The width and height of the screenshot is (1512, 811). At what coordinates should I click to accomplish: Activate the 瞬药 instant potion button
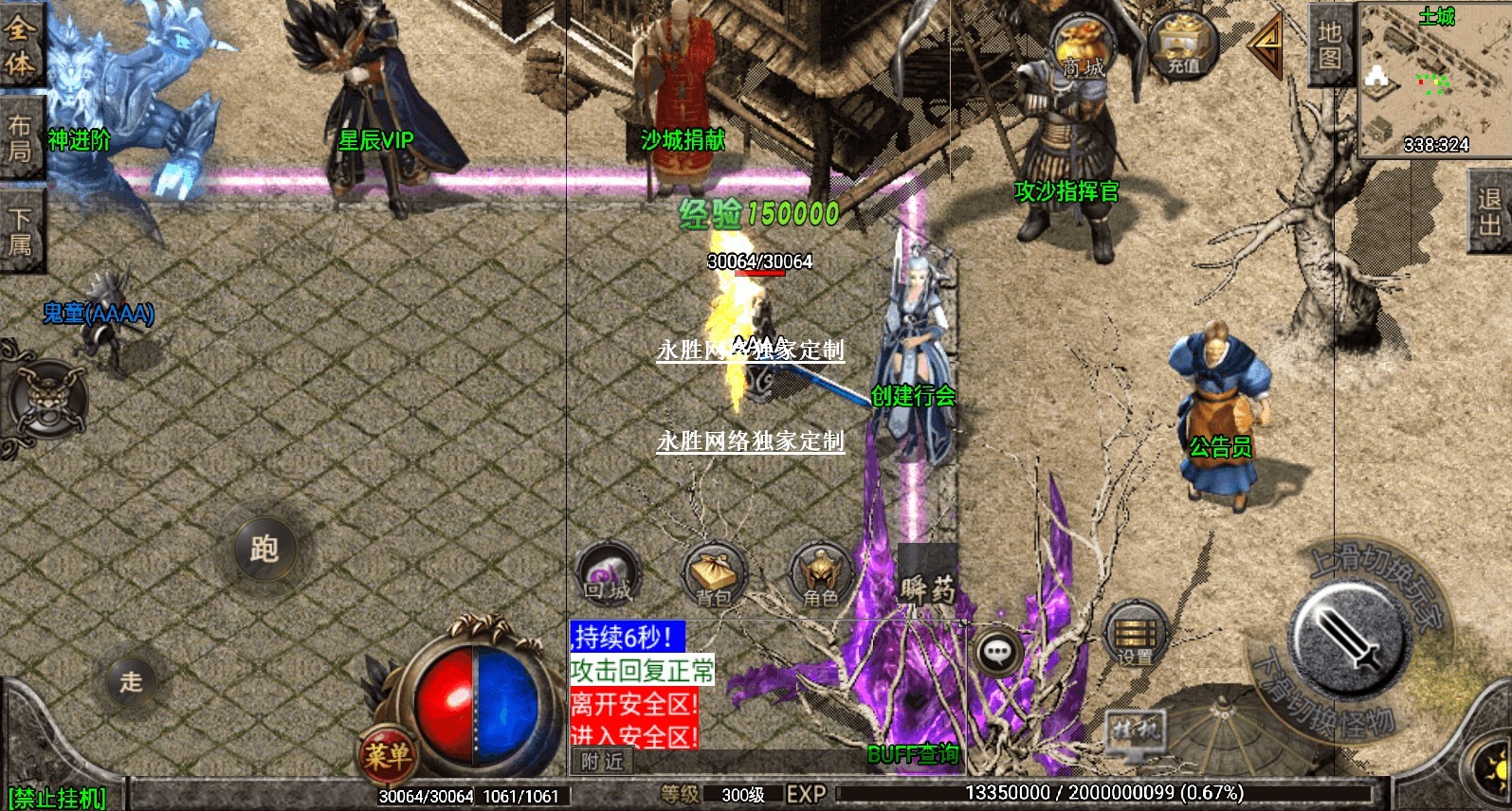(x=927, y=586)
